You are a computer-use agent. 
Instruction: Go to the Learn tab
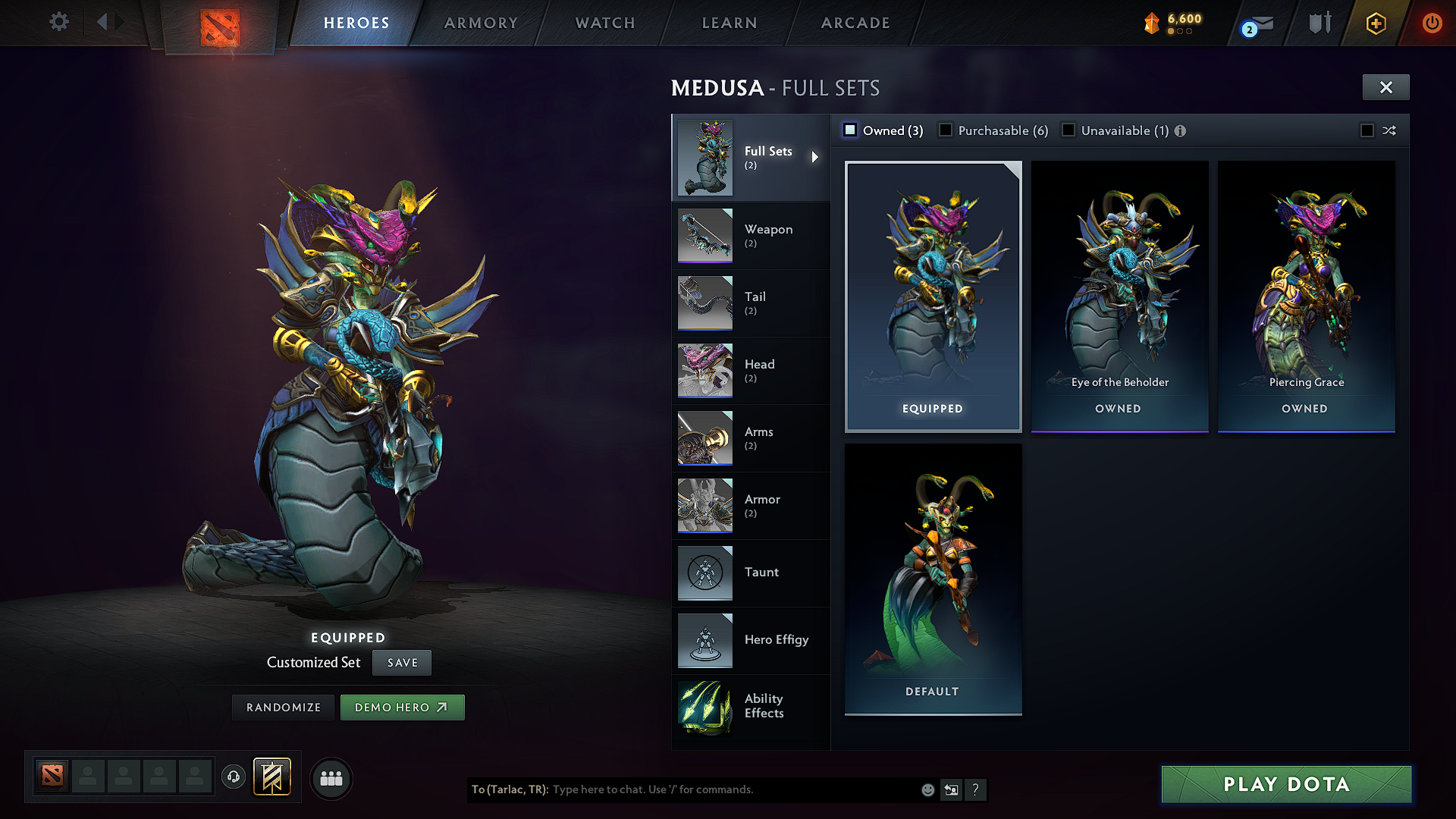pyautogui.click(x=730, y=23)
